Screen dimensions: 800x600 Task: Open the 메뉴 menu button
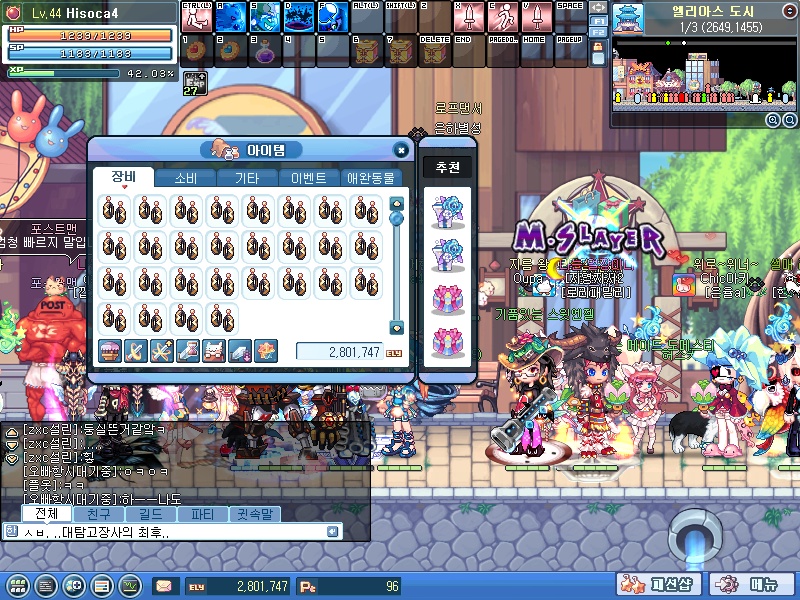click(x=757, y=585)
